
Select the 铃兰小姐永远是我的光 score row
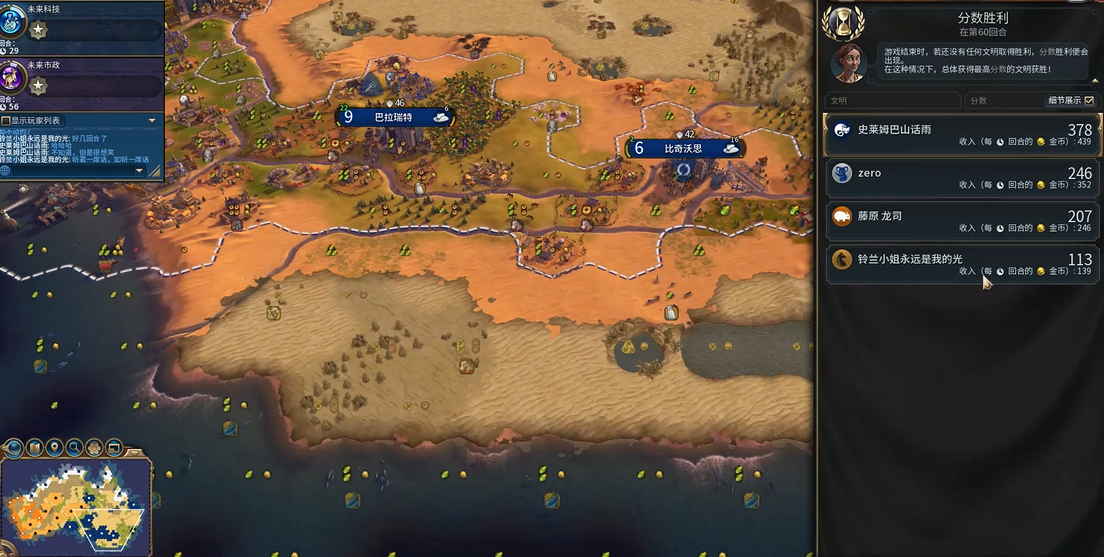[x=960, y=263]
